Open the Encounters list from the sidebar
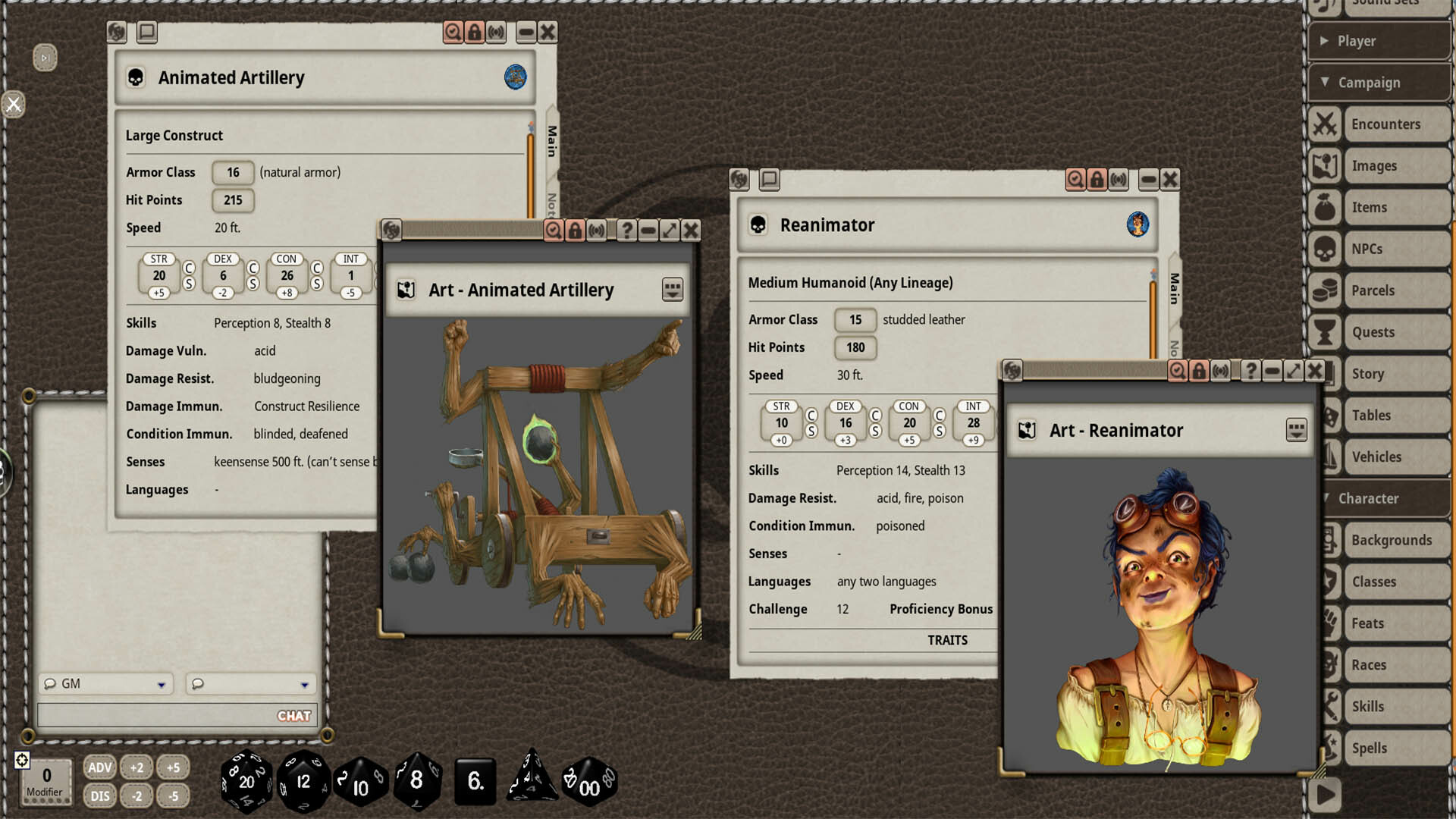 [1388, 124]
